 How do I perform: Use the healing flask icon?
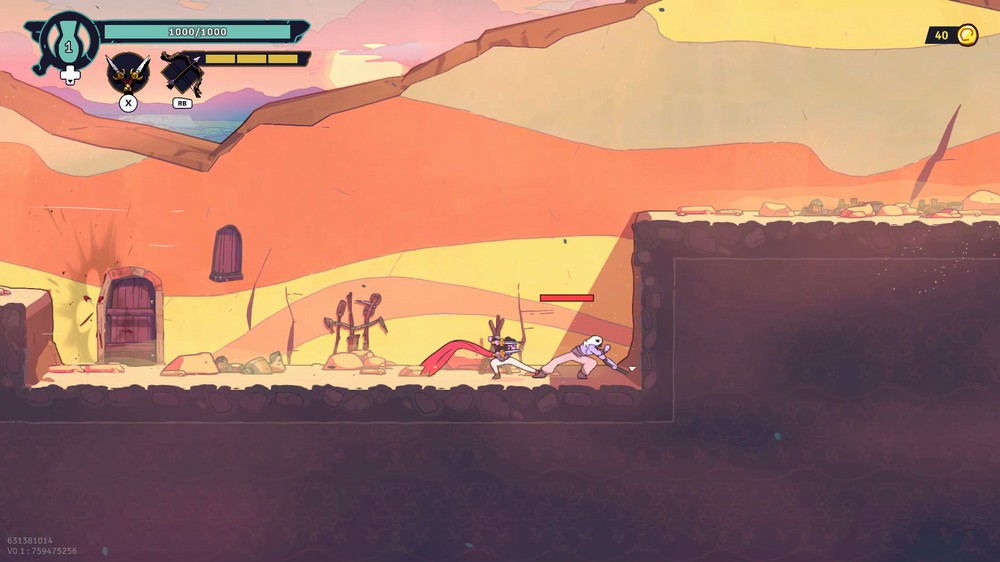click(x=68, y=42)
